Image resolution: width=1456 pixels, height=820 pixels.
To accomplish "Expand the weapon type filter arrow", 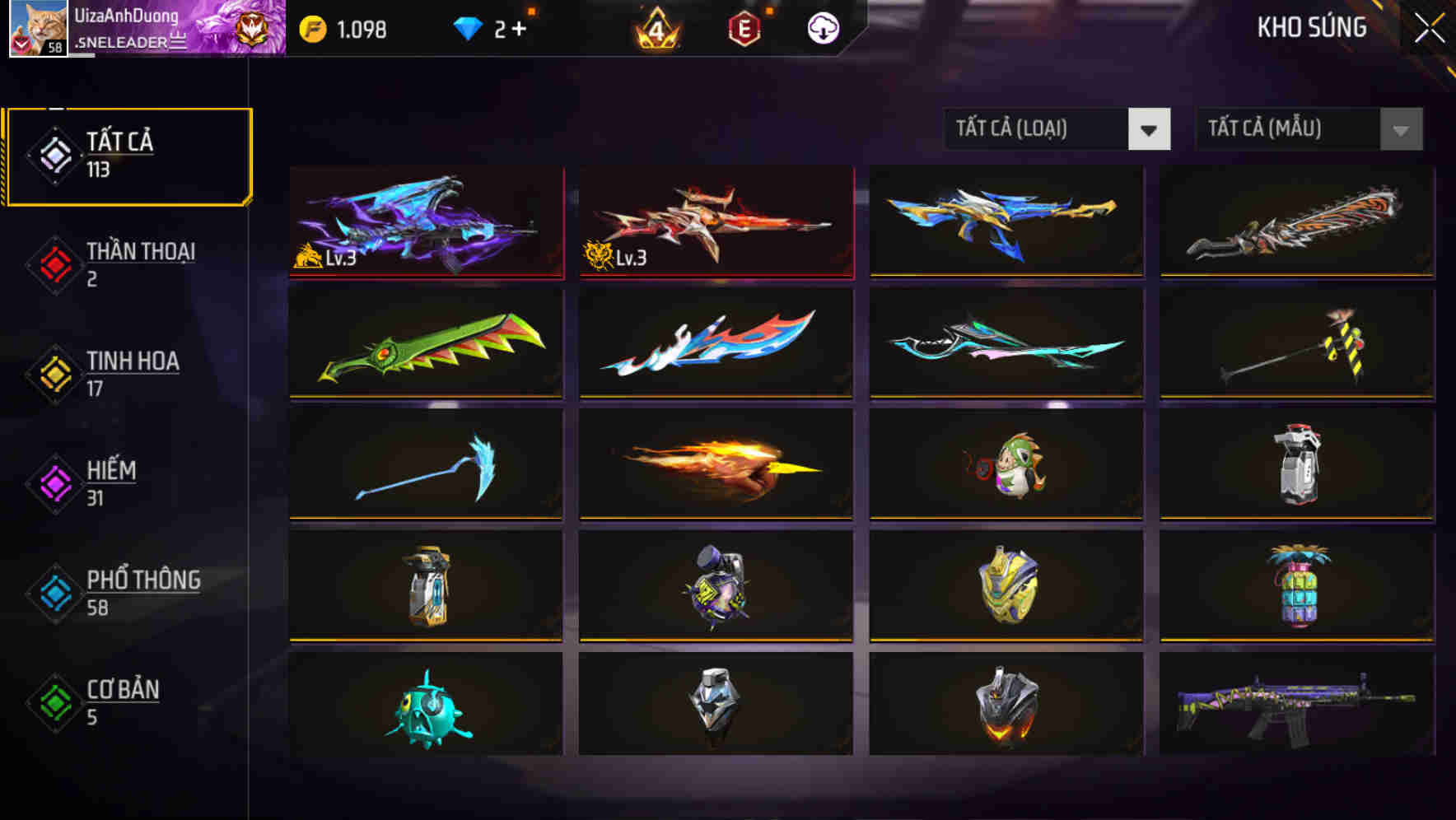I will coord(1150,129).
